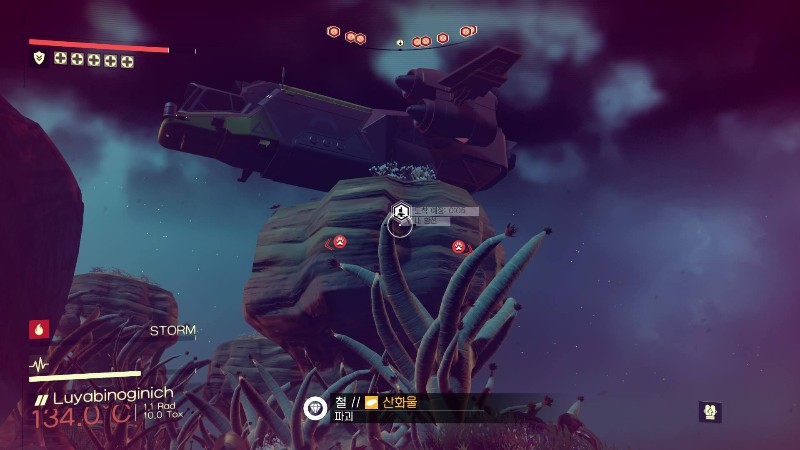
Task: Click the shield icon beside the health pips
Action: 39,59
